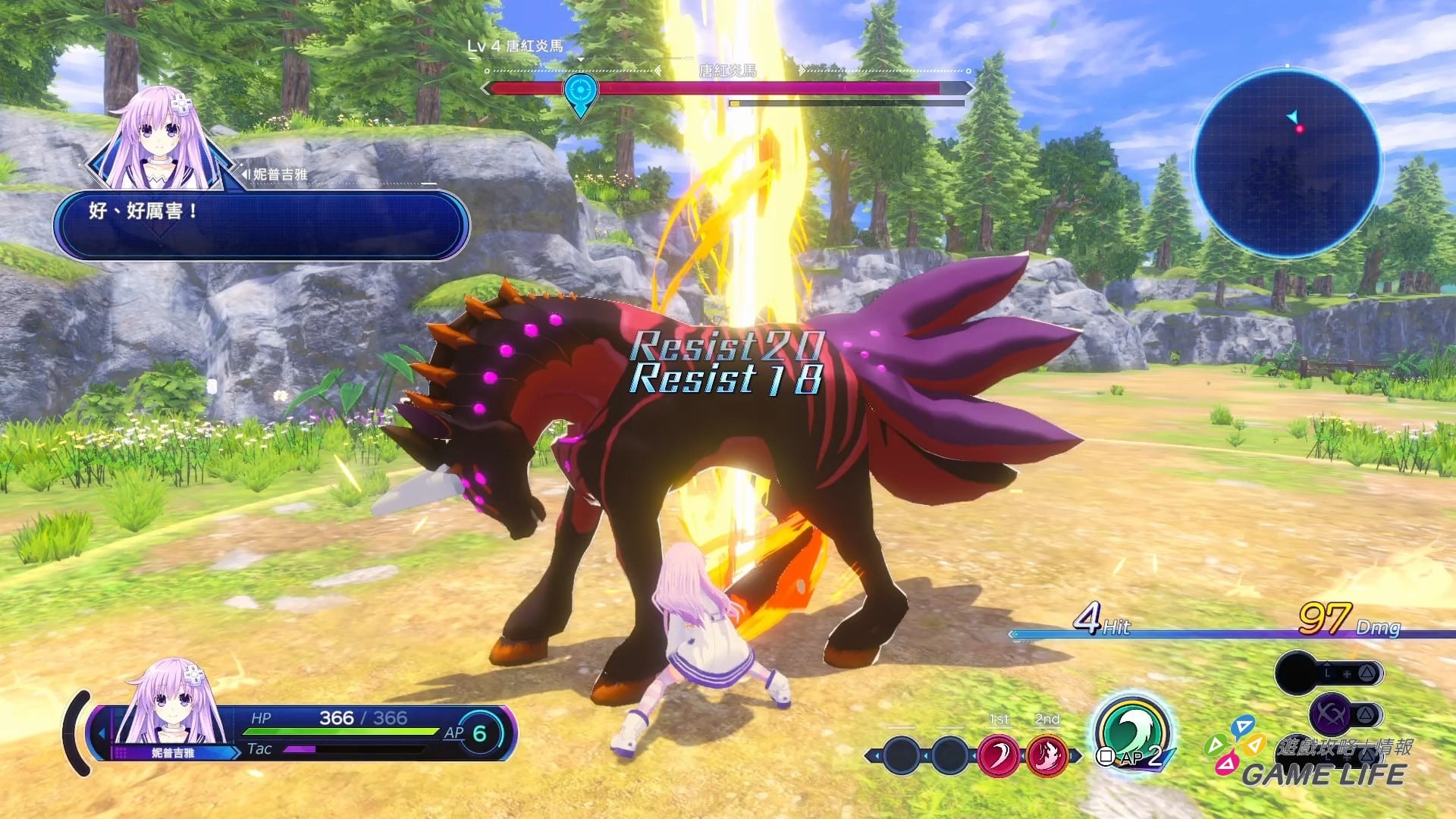Click Nepgear's dialogue box text
The width and height of the screenshot is (1456, 819).
[x=144, y=211]
